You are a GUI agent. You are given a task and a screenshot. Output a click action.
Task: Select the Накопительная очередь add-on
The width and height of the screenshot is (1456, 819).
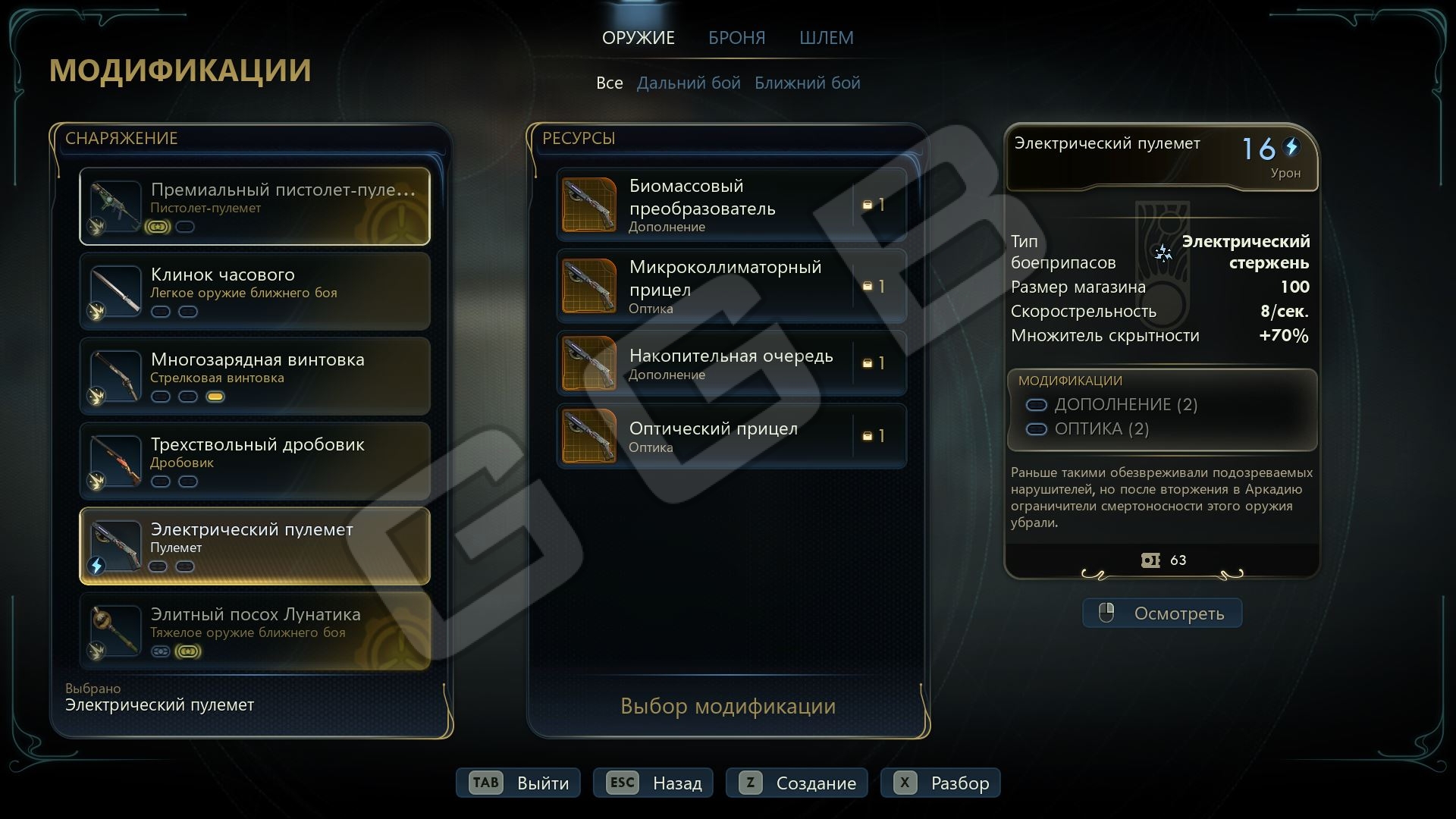click(731, 363)
